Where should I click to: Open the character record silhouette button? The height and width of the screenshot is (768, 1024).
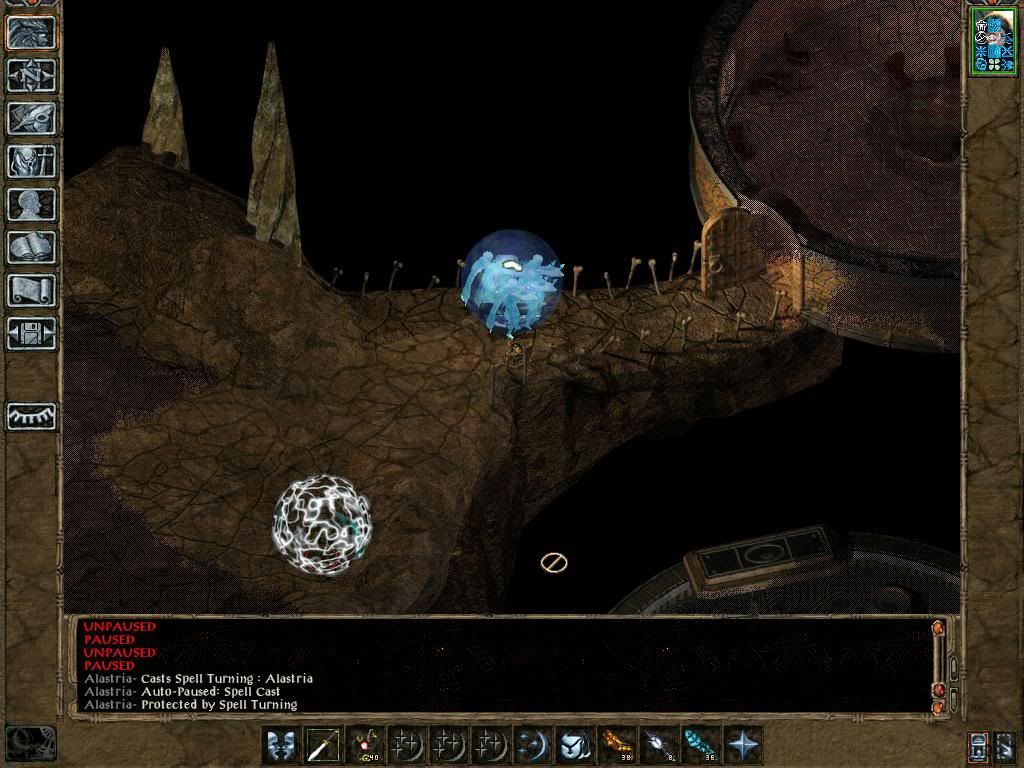[x=31, y=204]
